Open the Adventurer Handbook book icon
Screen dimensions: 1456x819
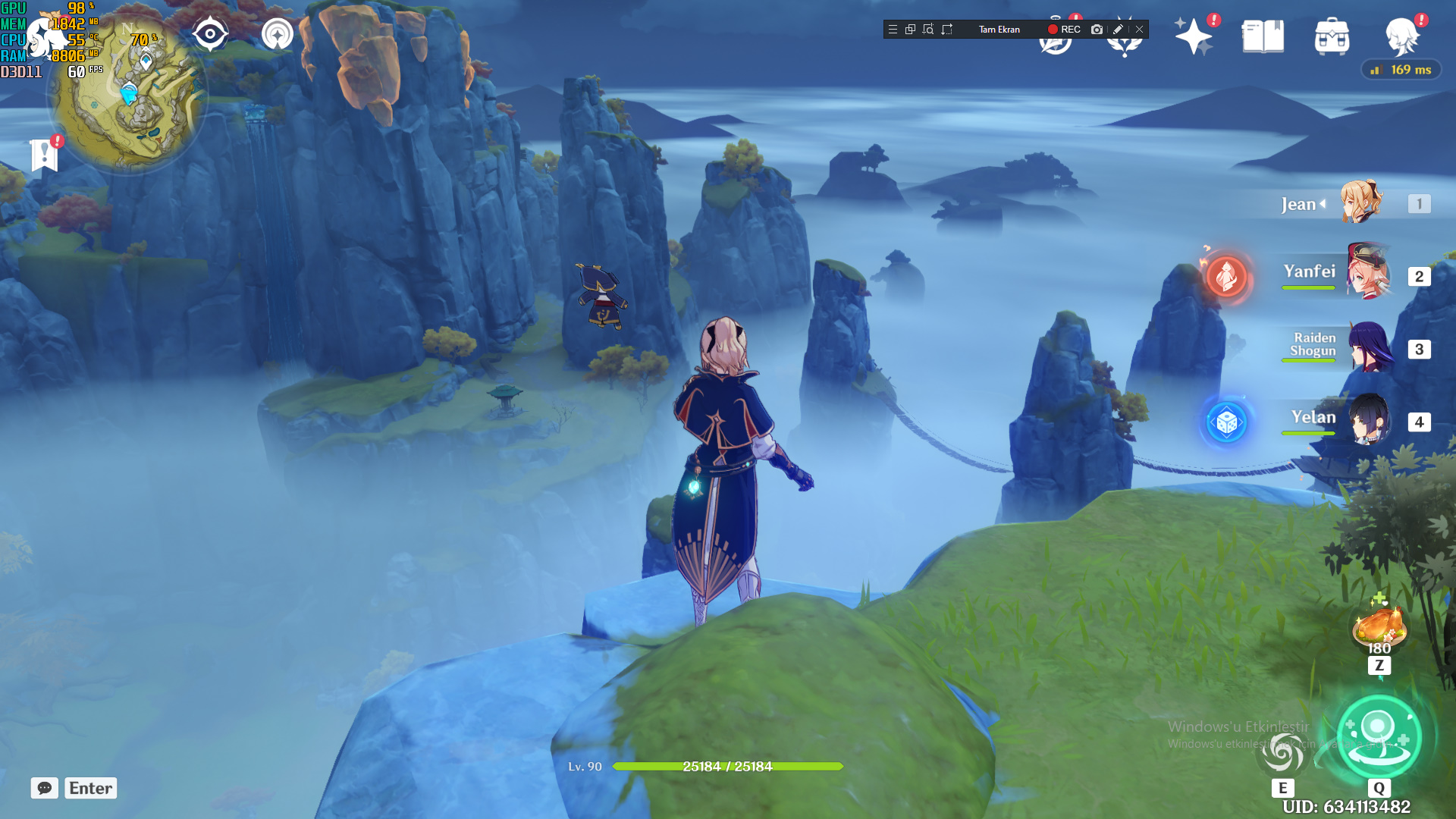(x=1263, y=36)
